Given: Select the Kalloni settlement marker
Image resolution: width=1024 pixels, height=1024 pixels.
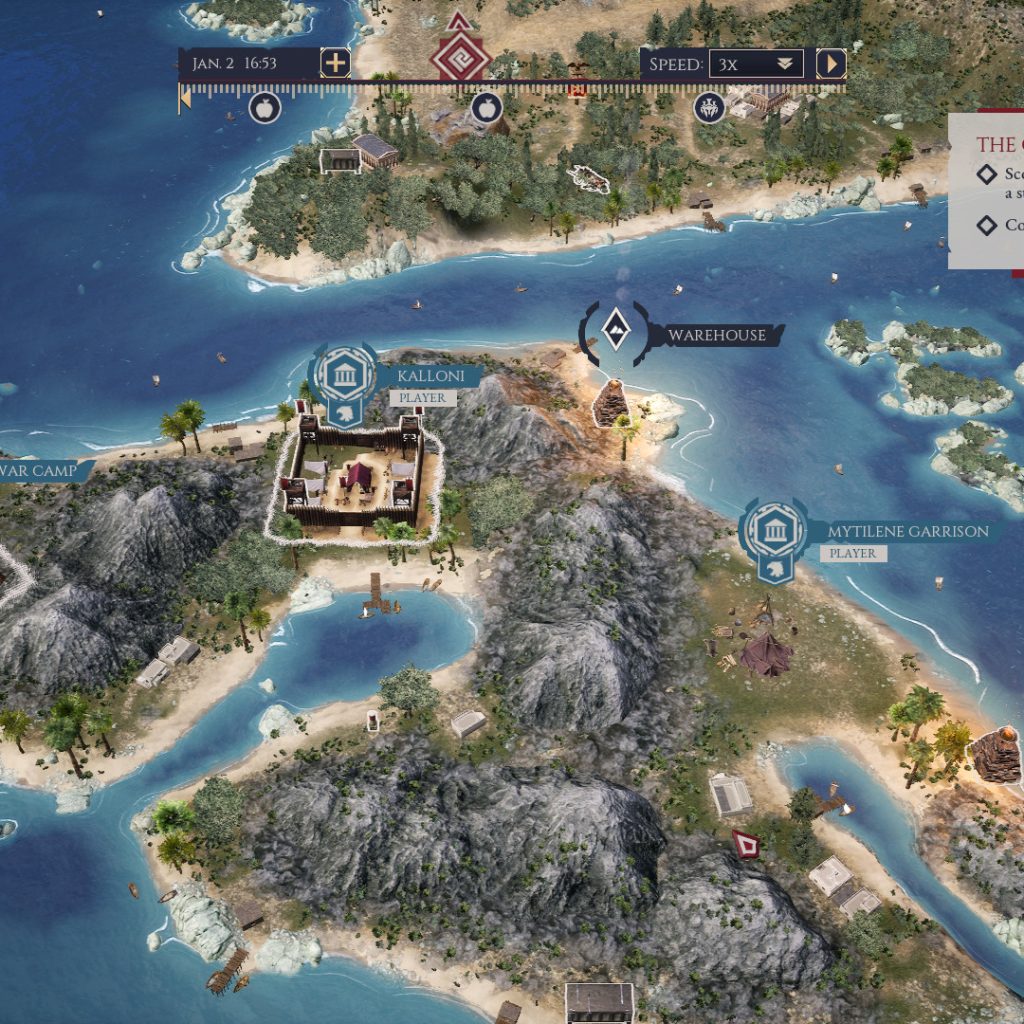Looking at the screenshot, I should click(x=343, y=376).
